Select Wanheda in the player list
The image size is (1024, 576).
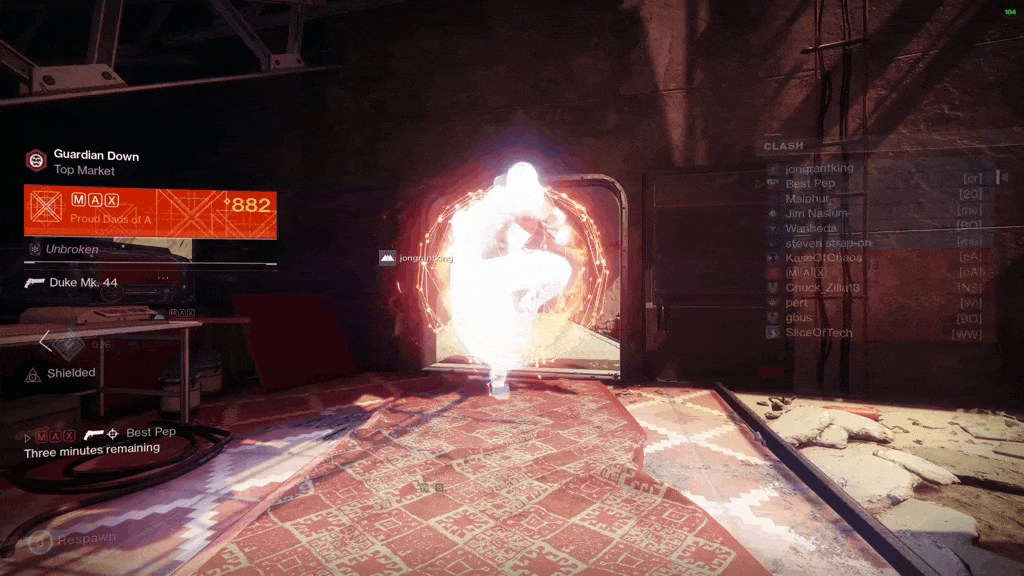tap(811, 228)
